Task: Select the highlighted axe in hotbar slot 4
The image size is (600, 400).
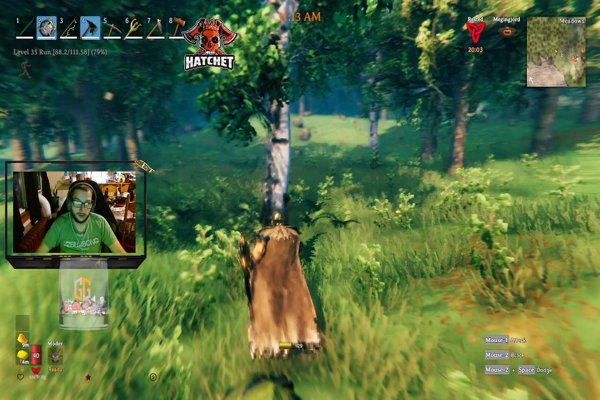Action: click(x=92, y=28)
